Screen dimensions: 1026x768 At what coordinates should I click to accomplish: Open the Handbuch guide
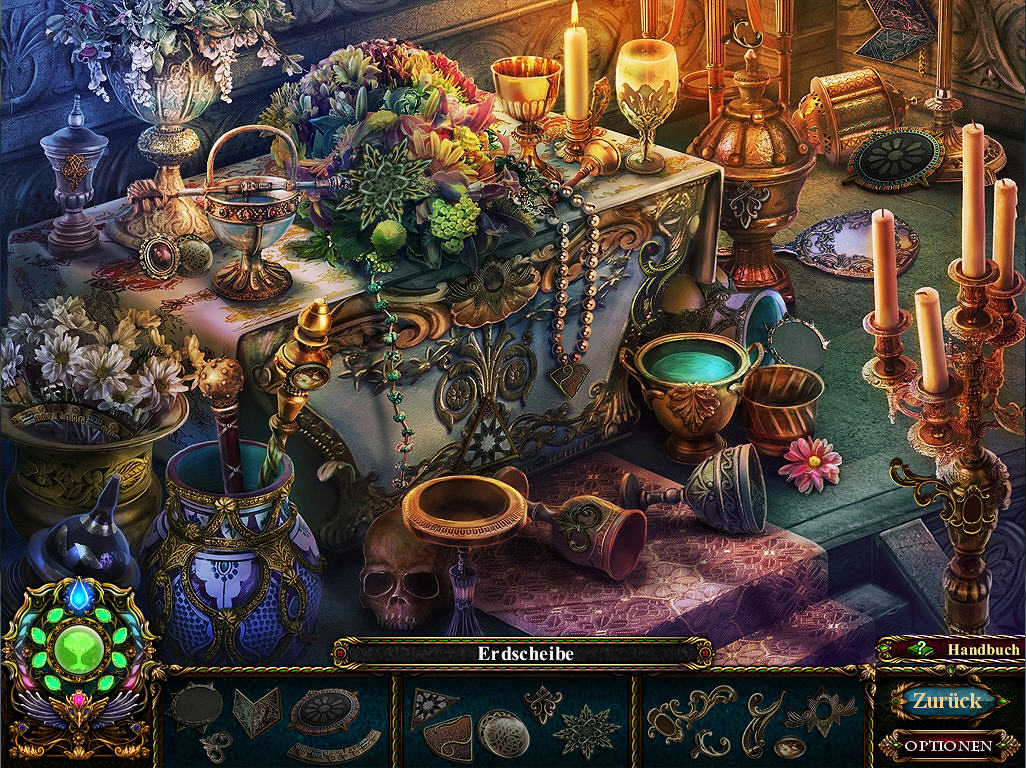click(x=950, y=650)
